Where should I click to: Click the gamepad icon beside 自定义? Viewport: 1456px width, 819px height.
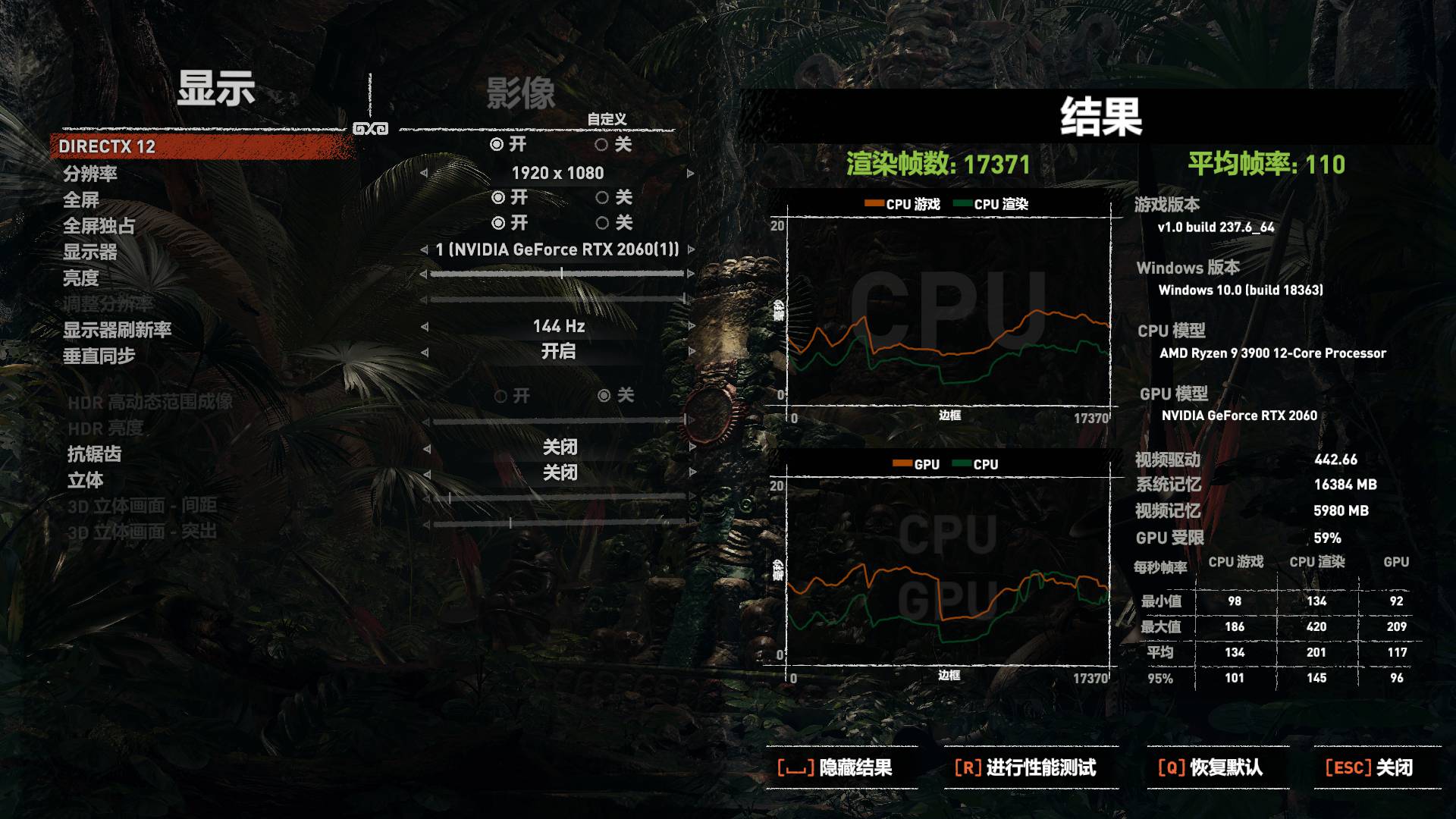tap(372, 127)
